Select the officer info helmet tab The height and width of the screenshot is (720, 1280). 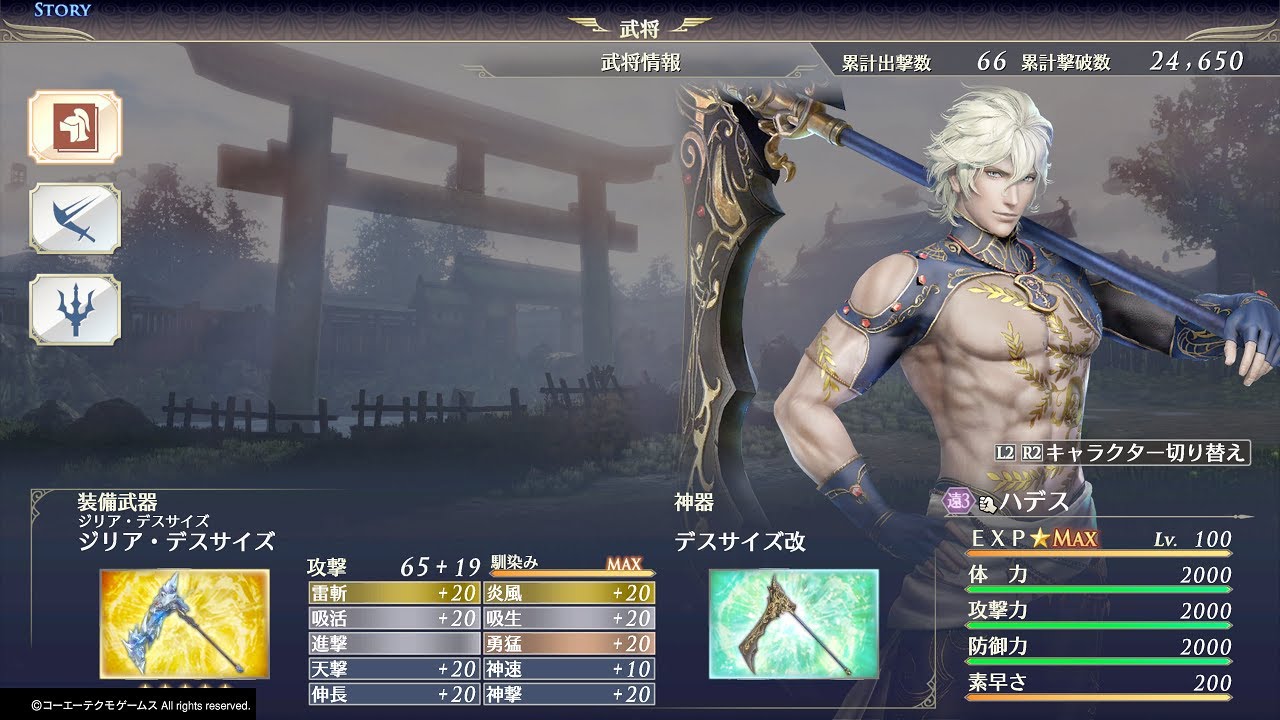click(74, 127)
